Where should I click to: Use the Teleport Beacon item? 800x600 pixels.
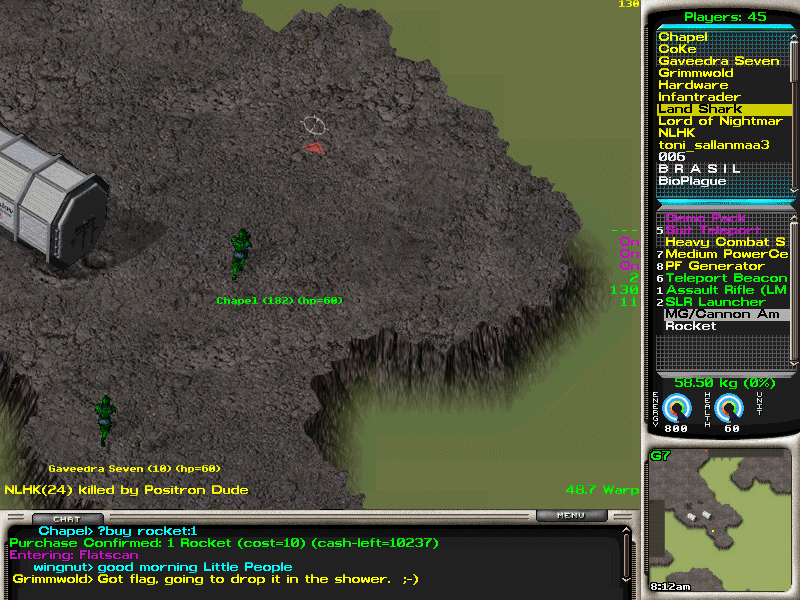point(726,278)
